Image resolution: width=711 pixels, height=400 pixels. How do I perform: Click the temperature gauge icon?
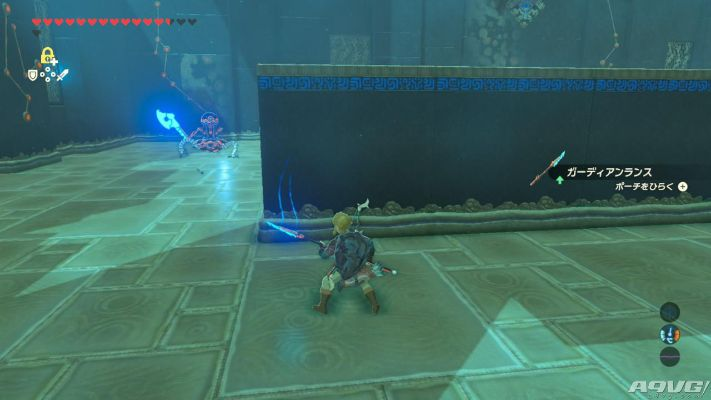pos(669,334)
